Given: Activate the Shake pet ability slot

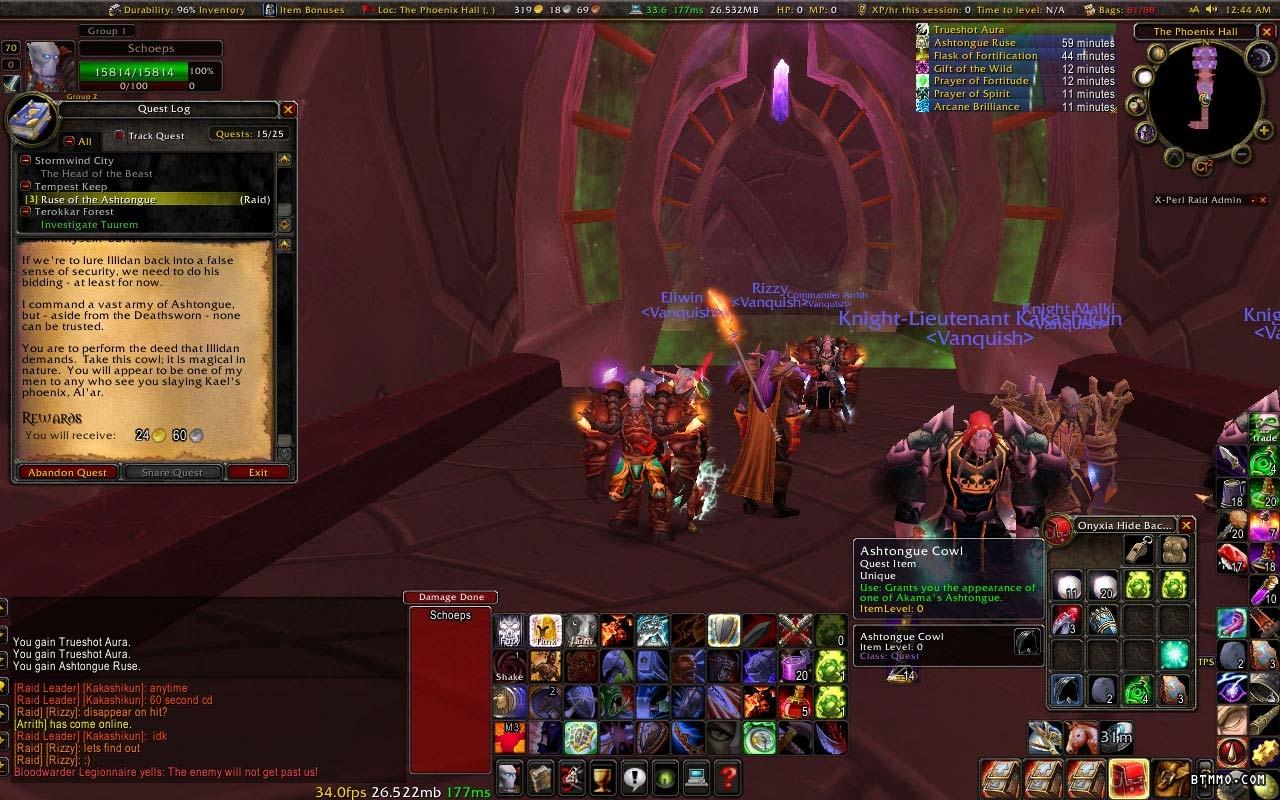Looking at the screenshot, I should (x=510, y=665).
